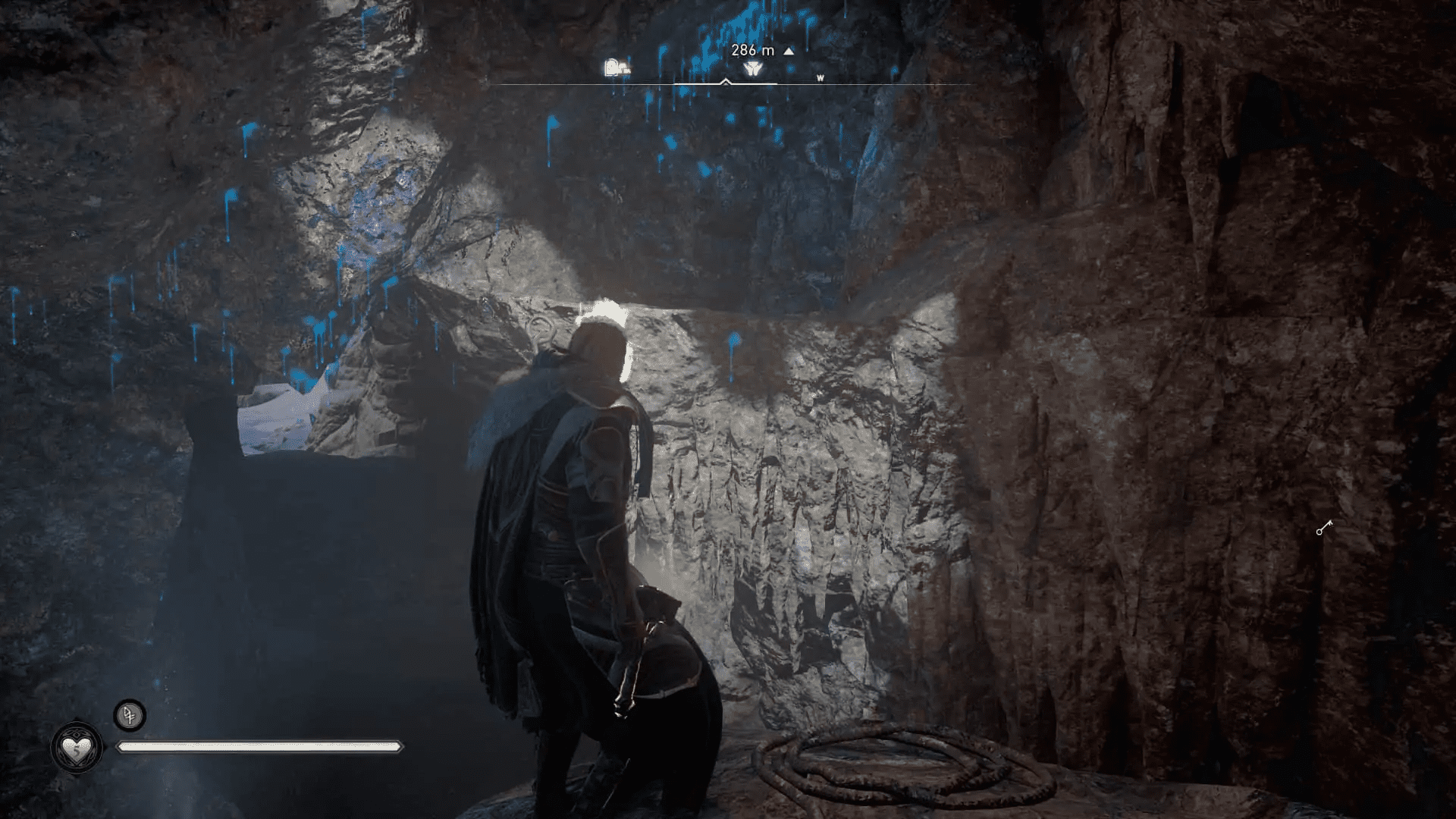Click the compass navigation bar
Screen dimensions: 1456x819
point(728,85)
